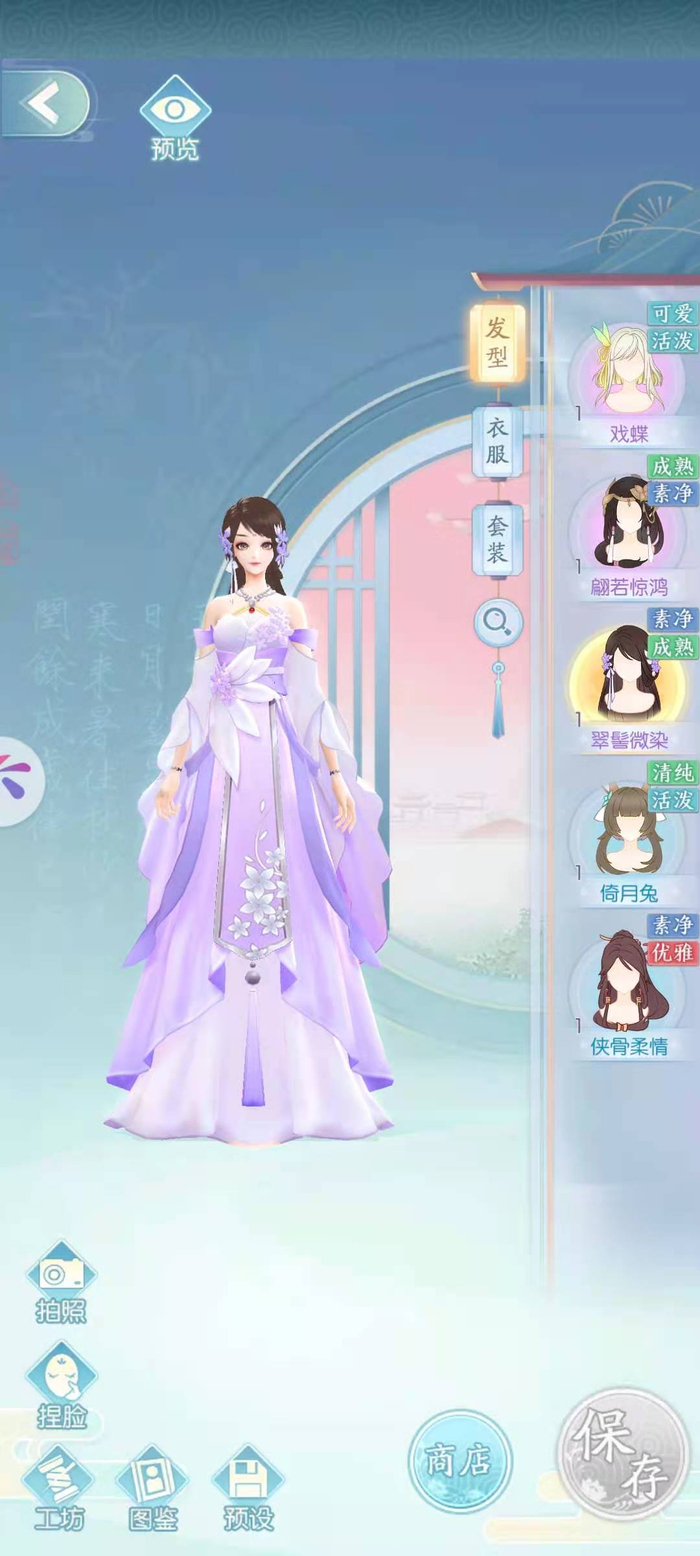The image size is (700, 1556).
Task: Choose the 侠骨柔情 hairstyle
Action: coord(629,986)
